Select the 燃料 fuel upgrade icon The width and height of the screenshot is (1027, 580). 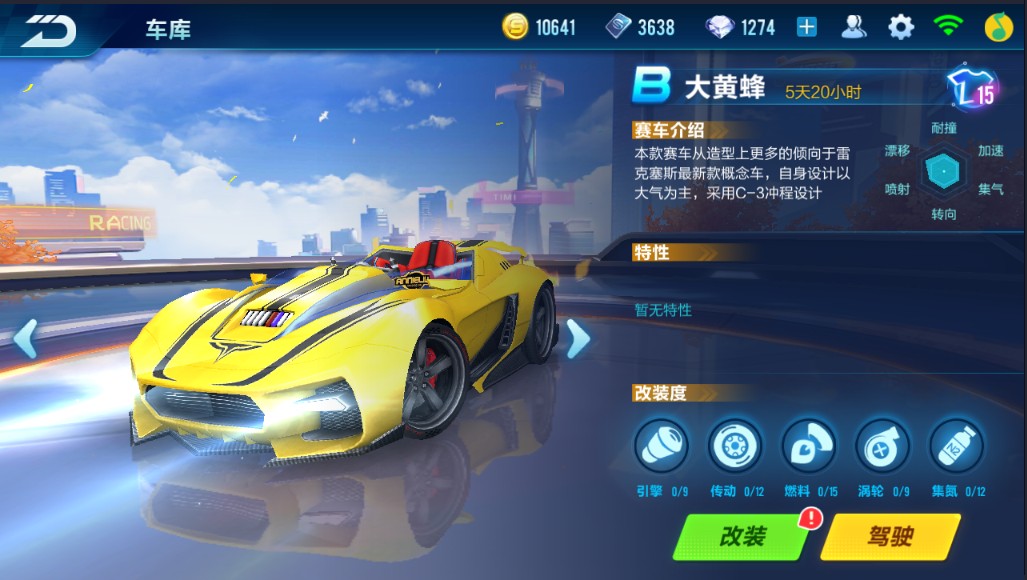tap(809, 445)
